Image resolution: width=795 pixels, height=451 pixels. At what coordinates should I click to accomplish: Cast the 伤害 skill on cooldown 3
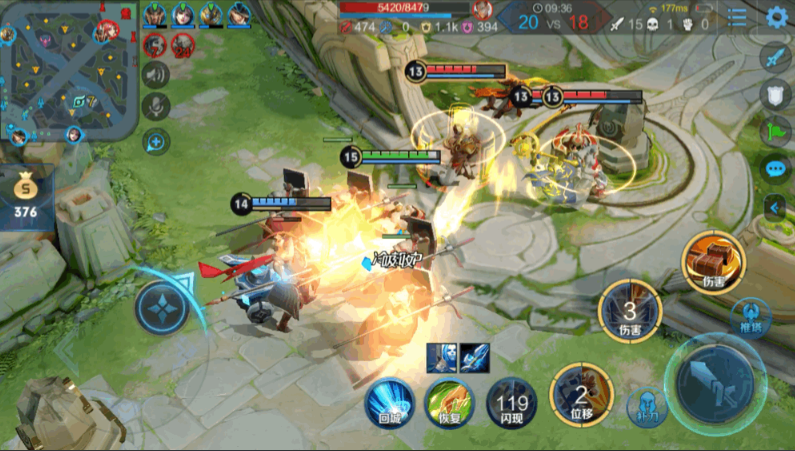point(629,311)
